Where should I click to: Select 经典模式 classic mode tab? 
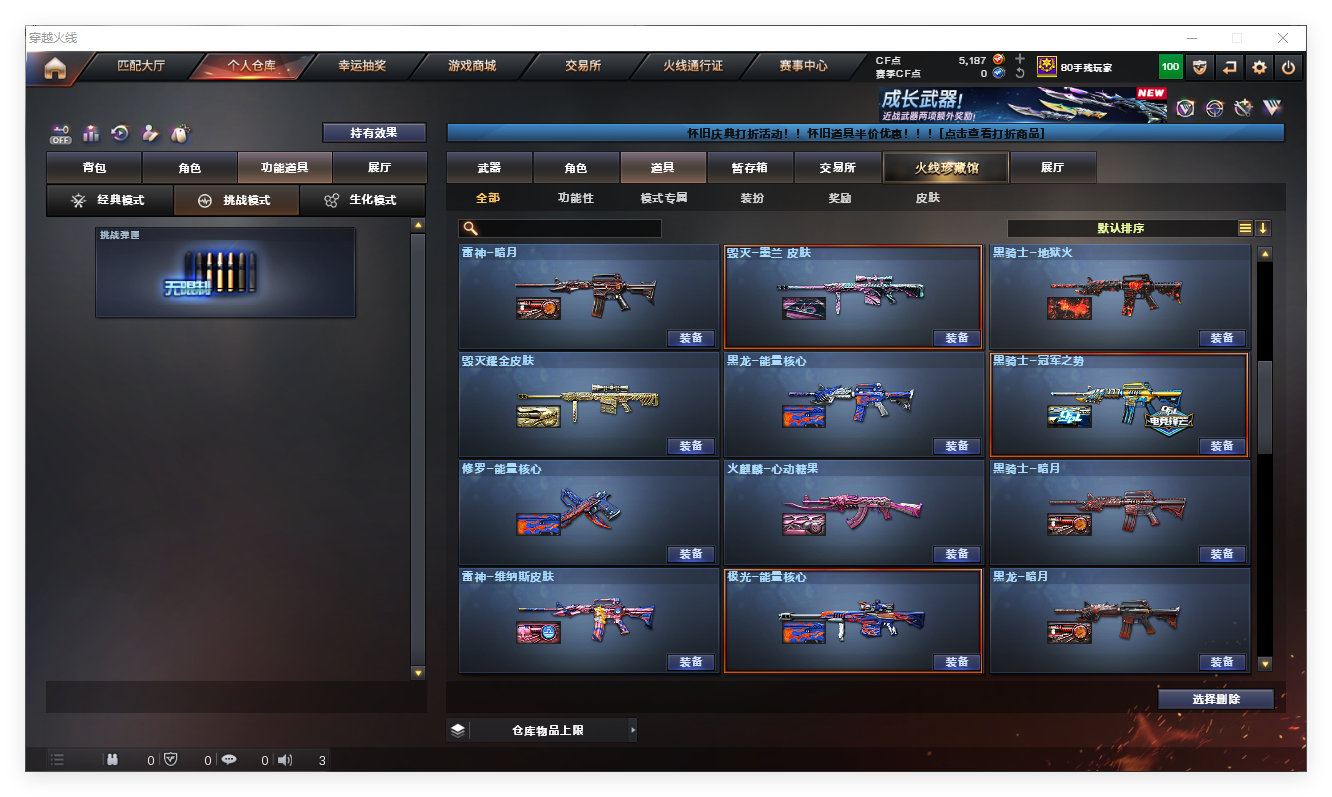(x=110, y=200)
